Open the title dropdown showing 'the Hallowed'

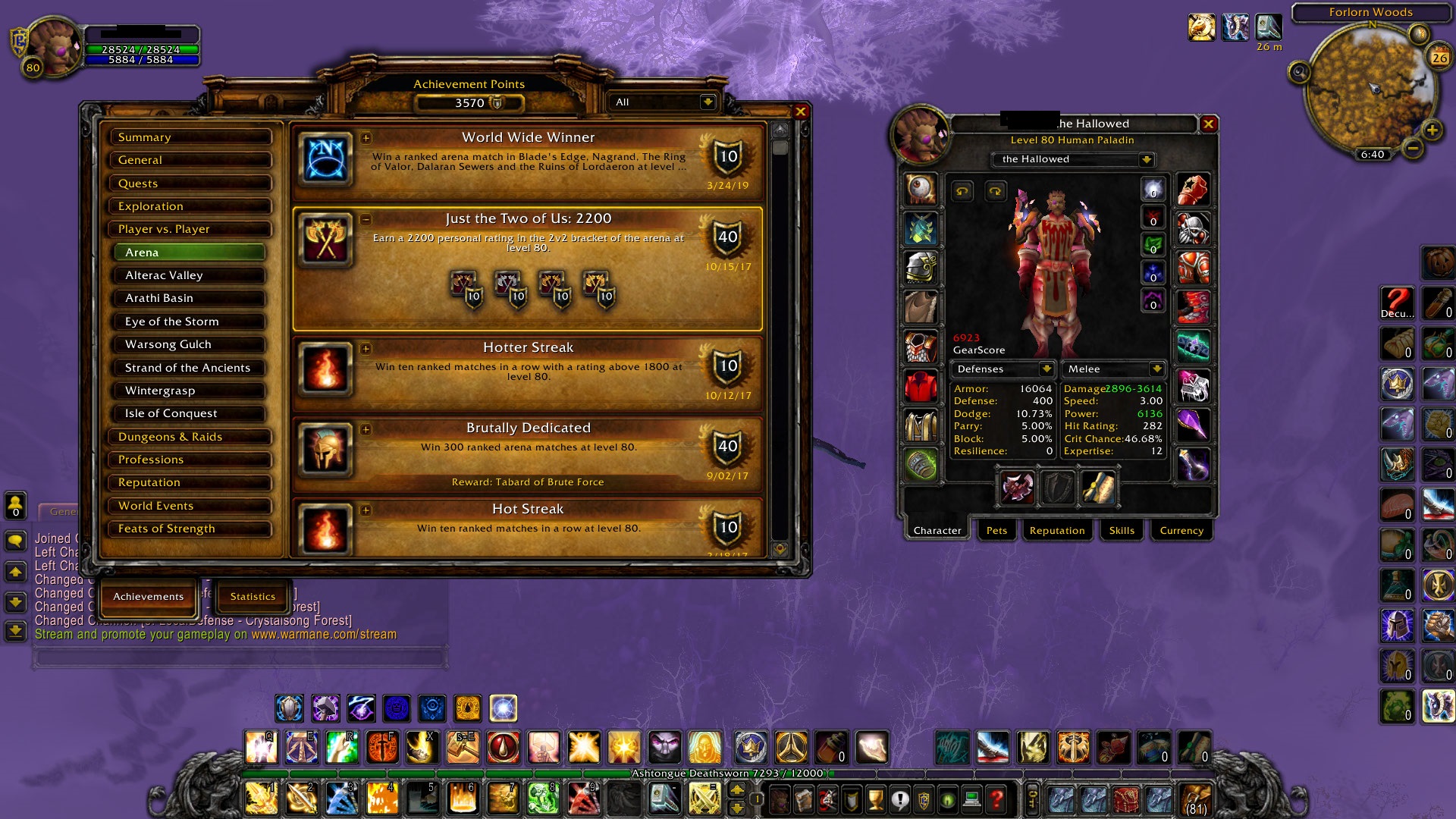tap(1073, 159)
